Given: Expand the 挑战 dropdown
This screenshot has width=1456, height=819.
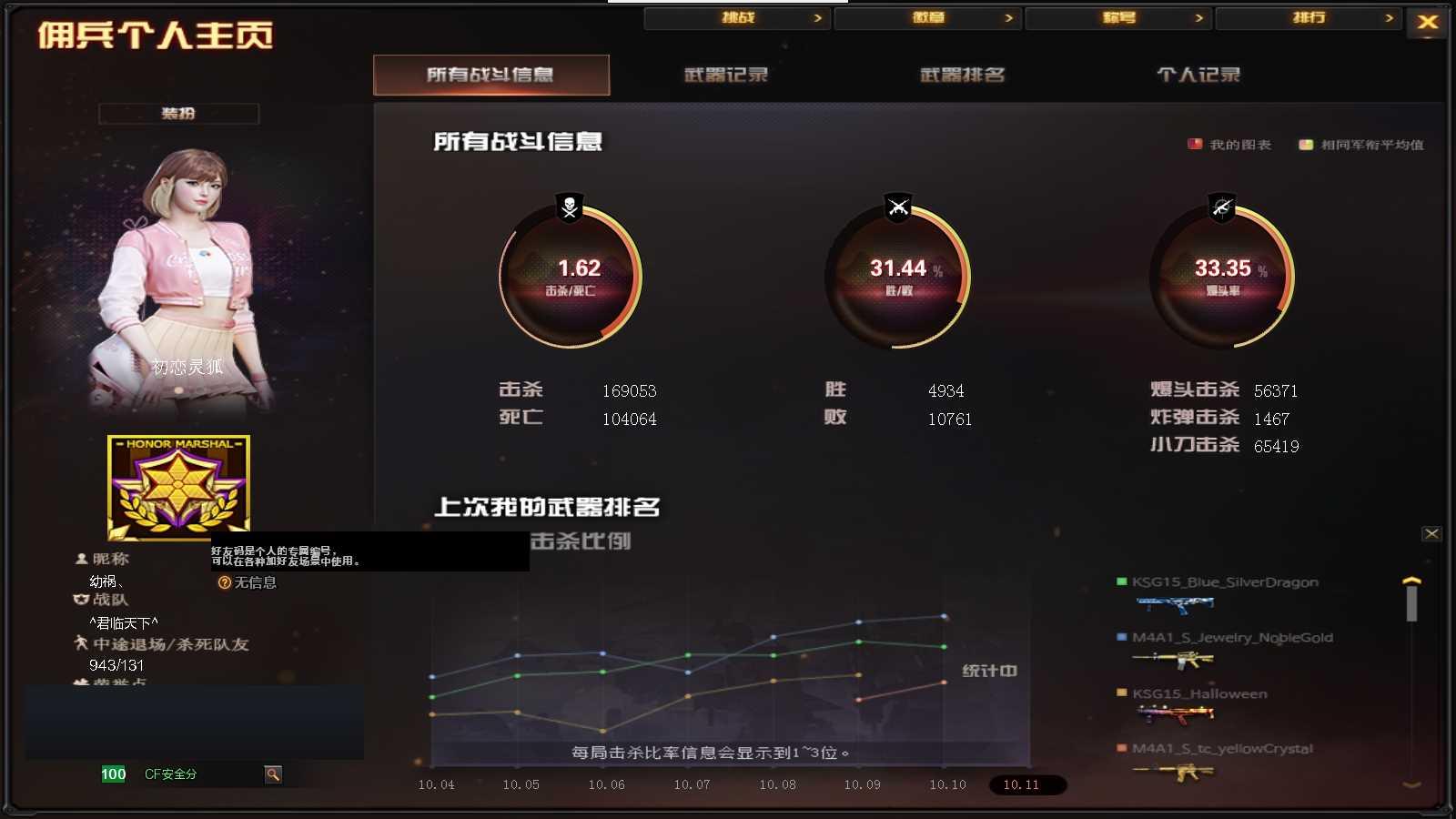Looking at the screenshot, I should (x=737, y=17).
